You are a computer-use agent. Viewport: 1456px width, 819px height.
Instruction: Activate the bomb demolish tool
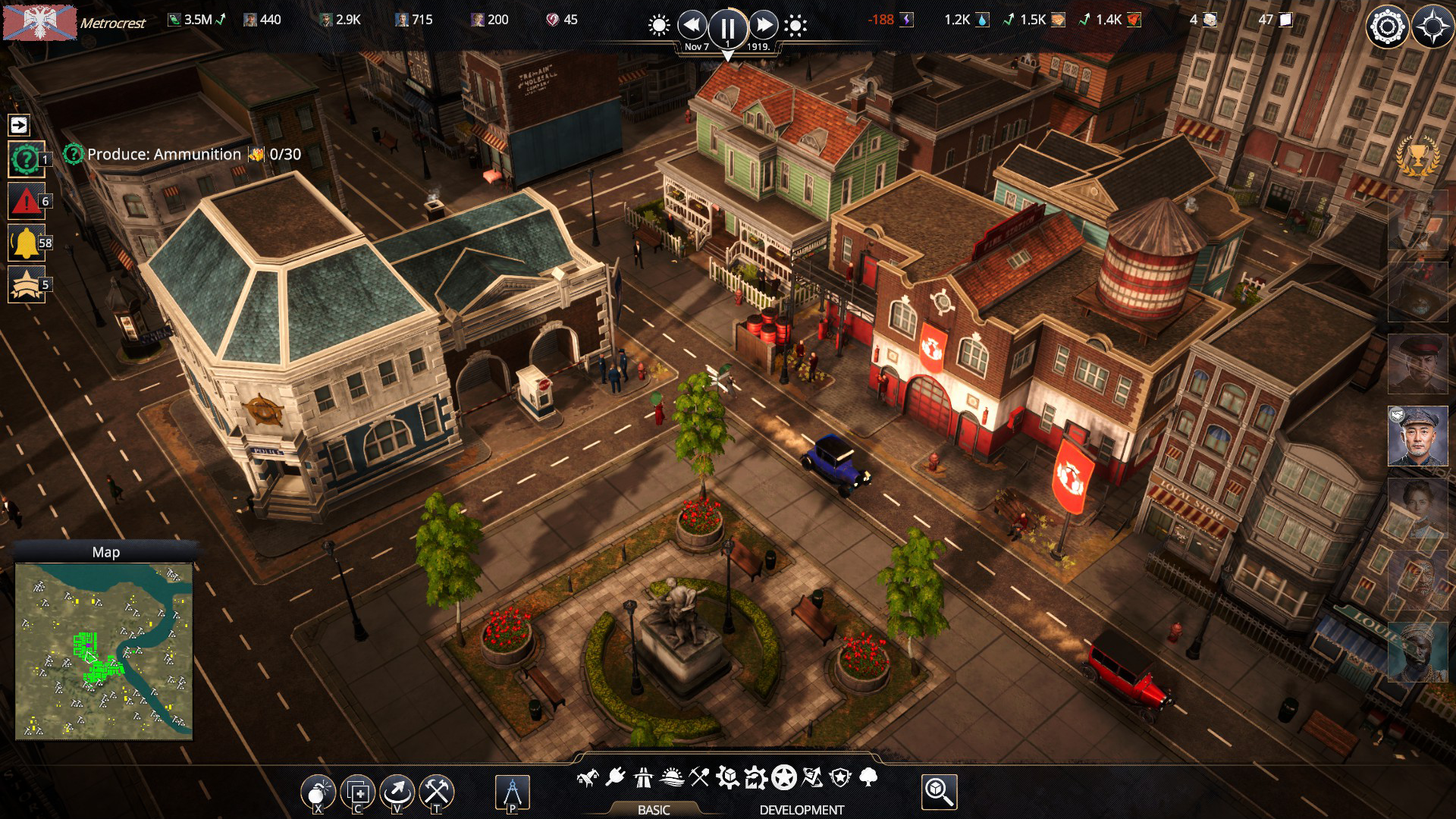pyautogui.click(x=318, y=792)
